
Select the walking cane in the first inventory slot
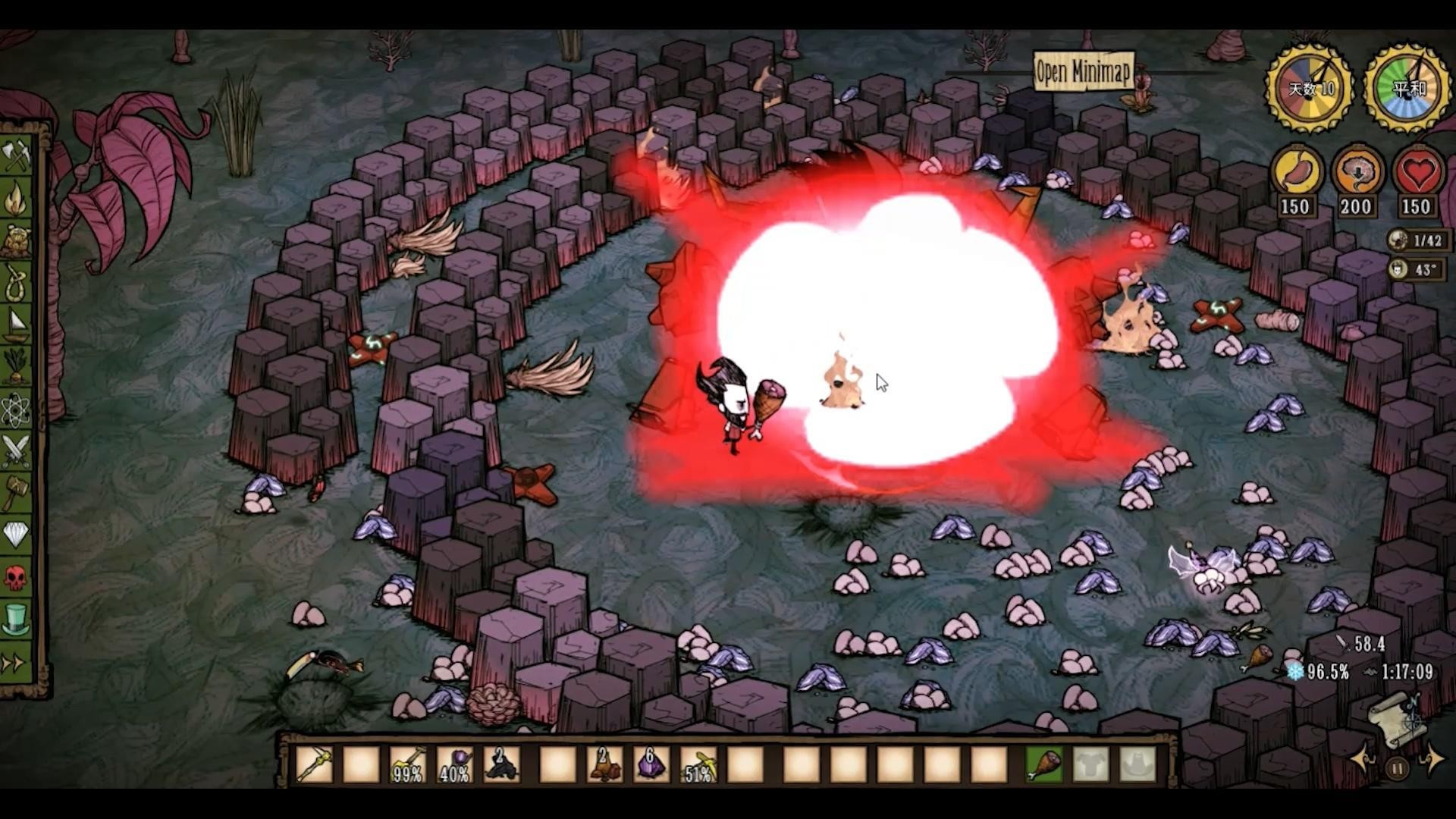point(314,764)
